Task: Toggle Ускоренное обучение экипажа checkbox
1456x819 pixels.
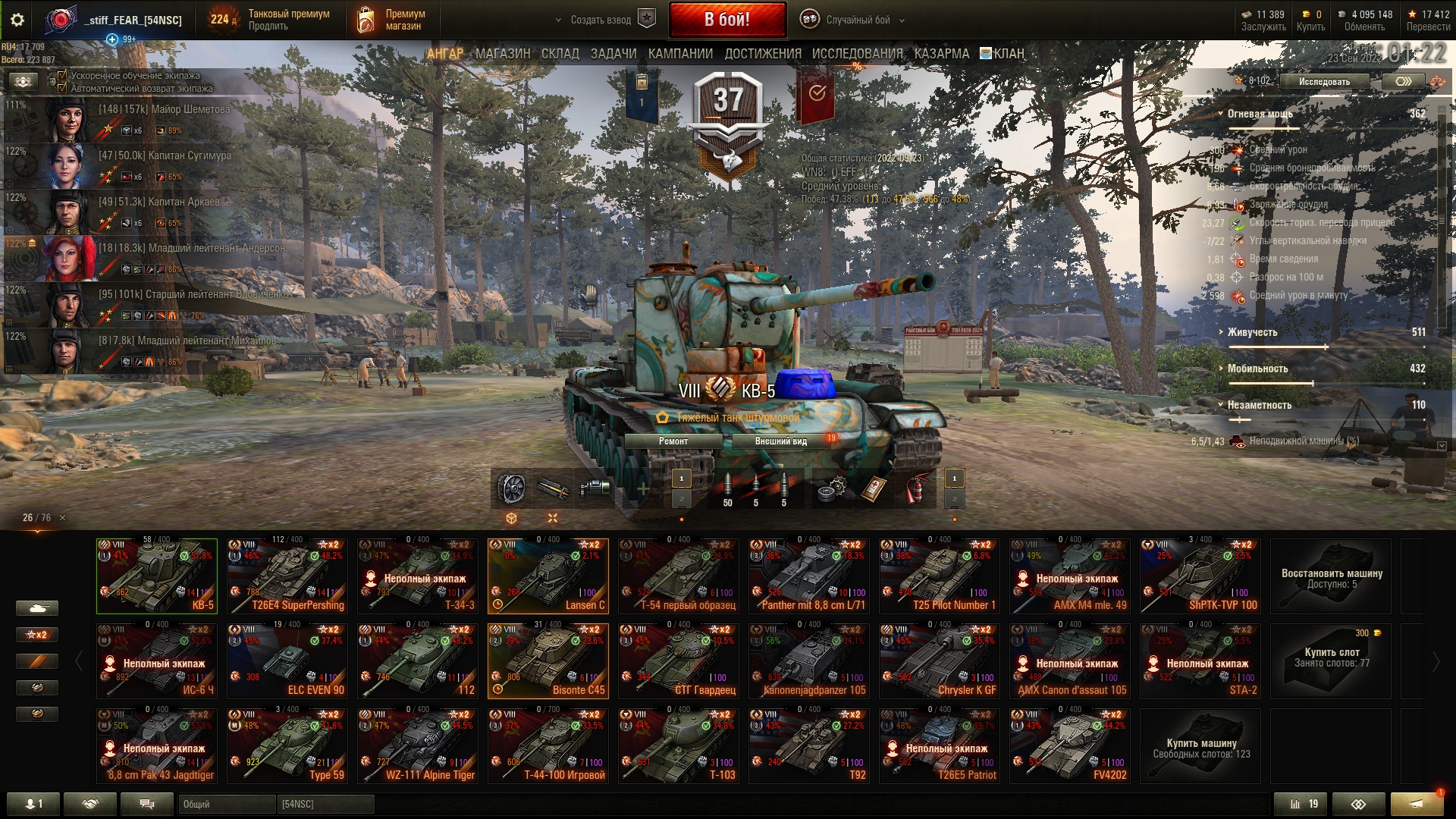Action: coord(63,76)
